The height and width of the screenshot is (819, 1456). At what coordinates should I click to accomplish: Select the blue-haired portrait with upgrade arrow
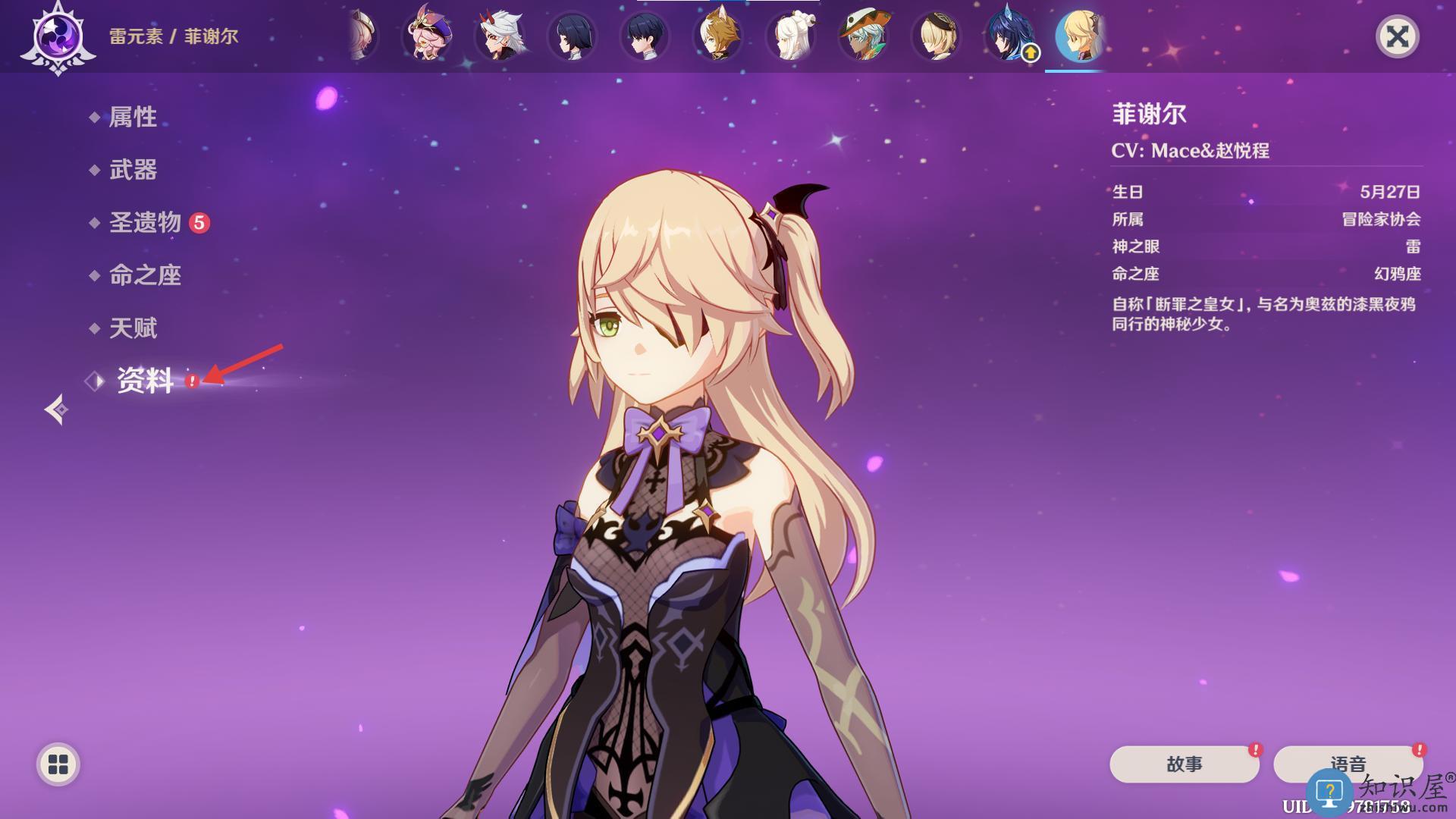click(x=1009, y=36)
